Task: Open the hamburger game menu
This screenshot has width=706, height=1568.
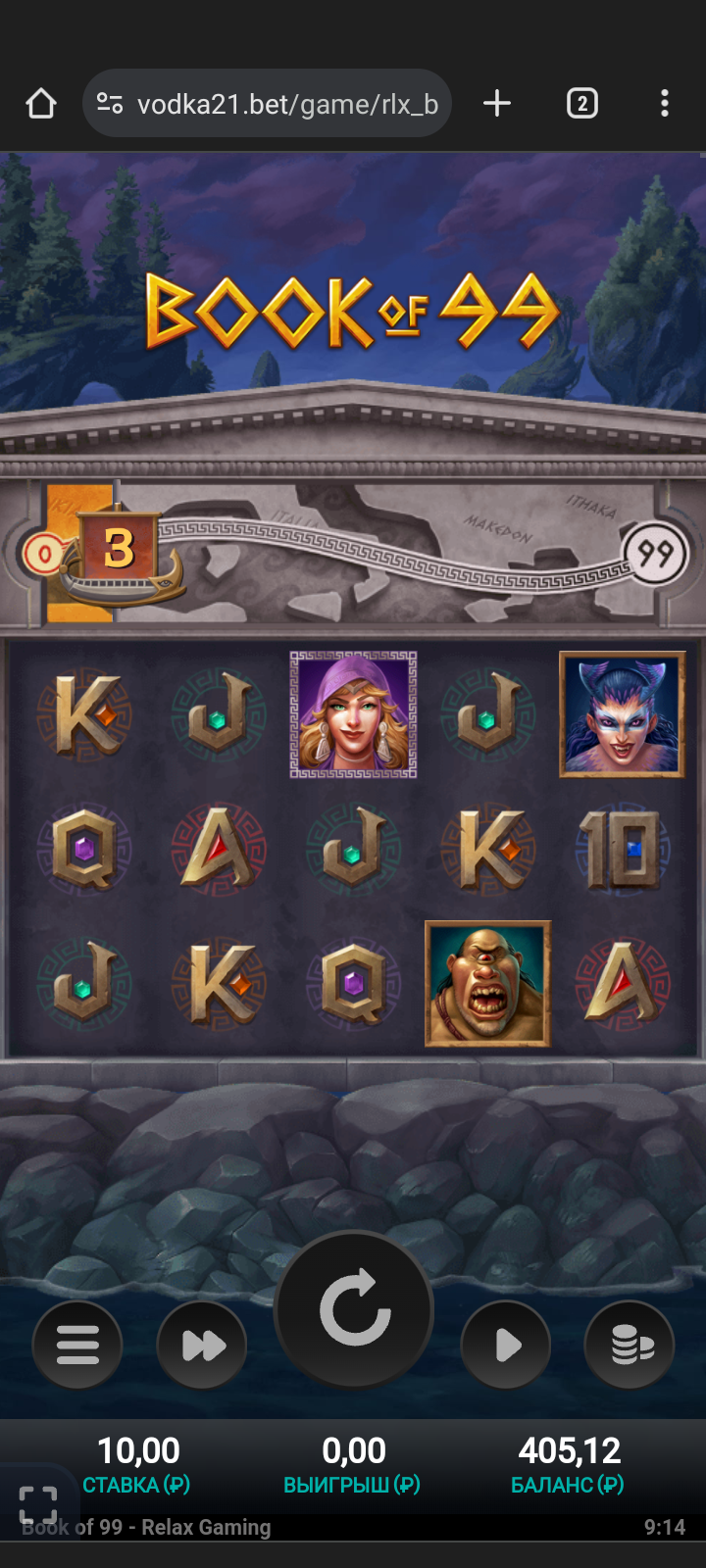Action: click(x=77, y=1345)
